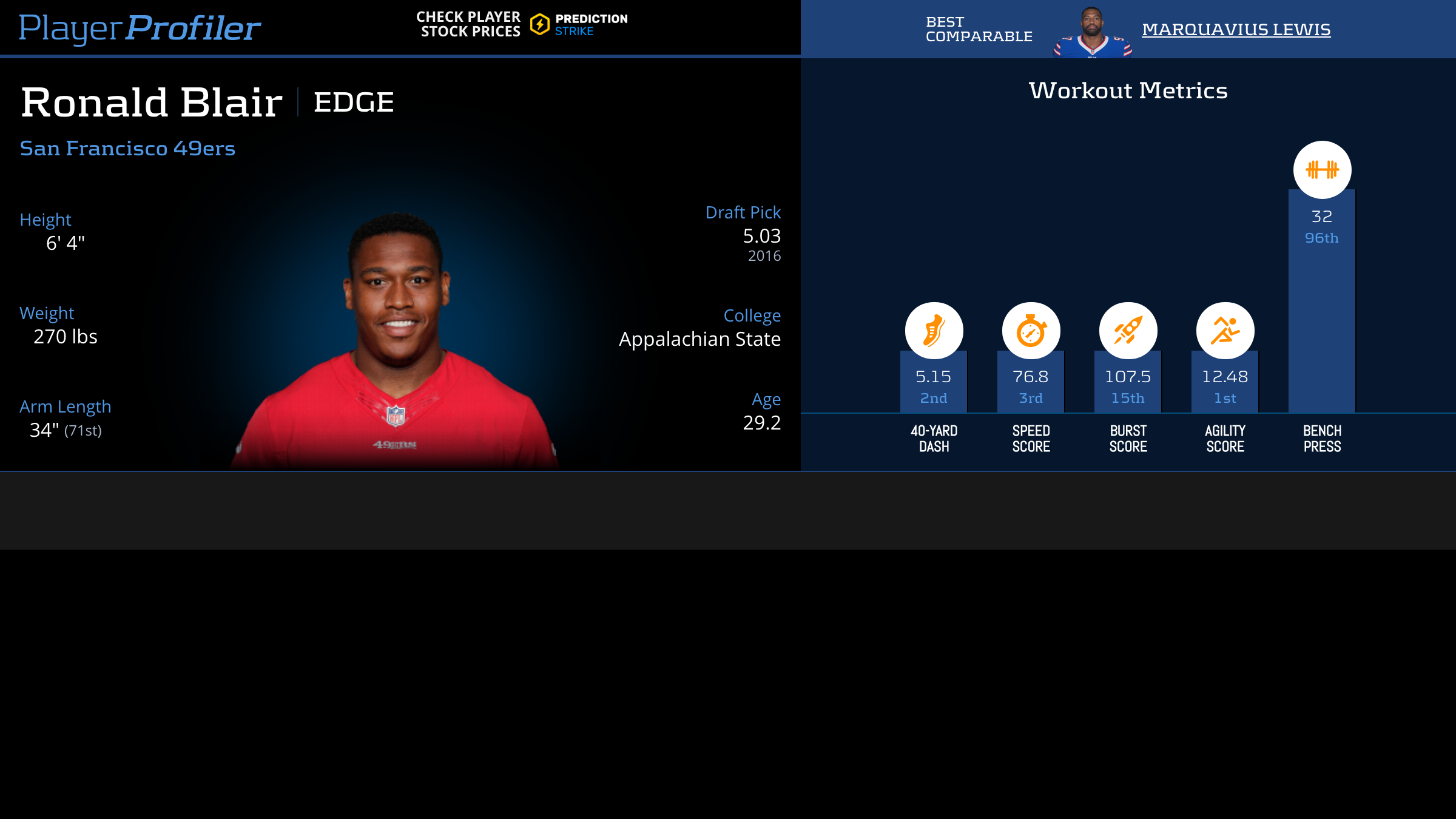This screenshot has width=1456, height=819.
Task: Open the San Francisco 49ers team link
Action: [127, 148]
